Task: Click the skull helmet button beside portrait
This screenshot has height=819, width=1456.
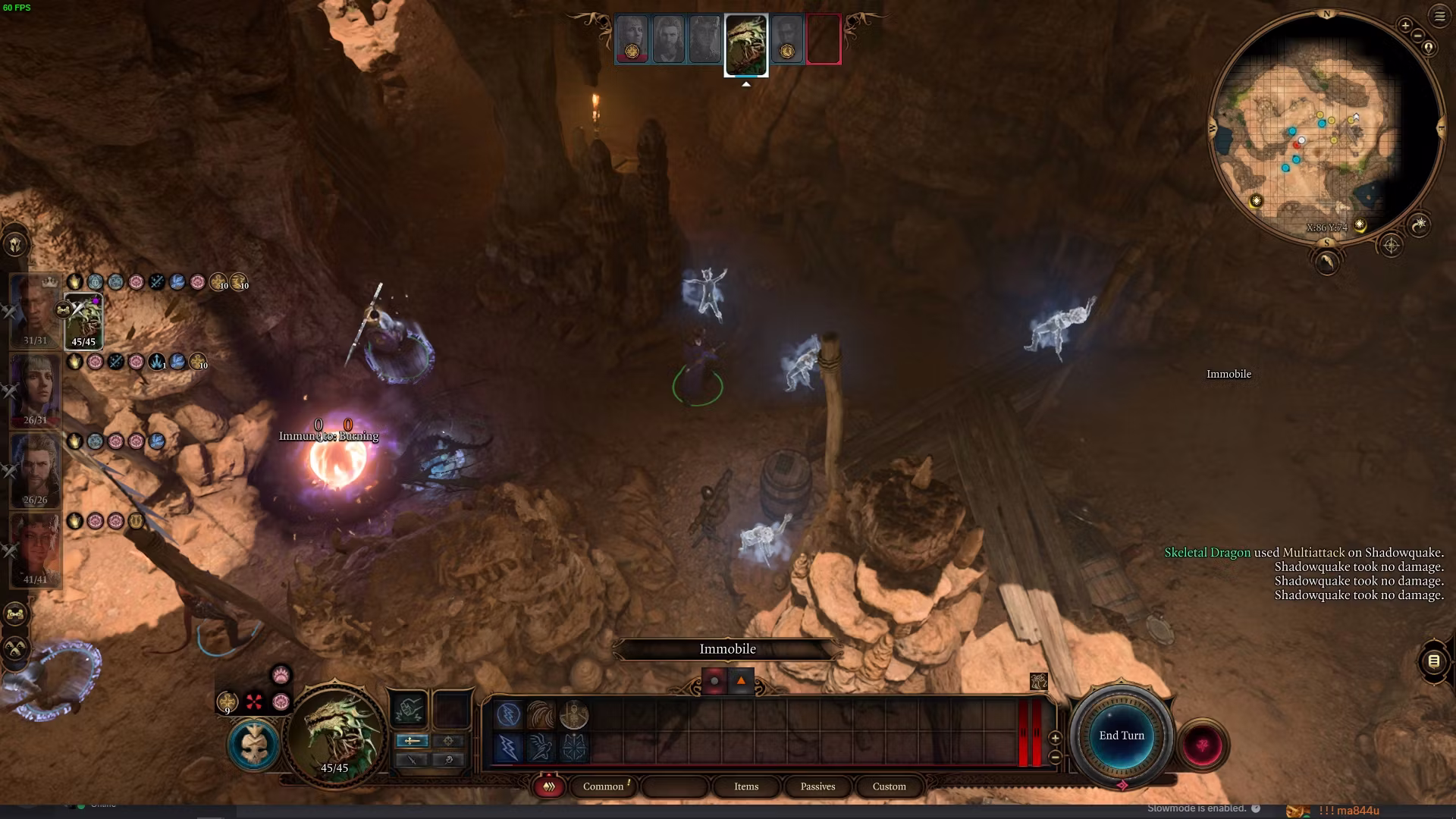Action: pyautogui.click(x=253, y=745)
